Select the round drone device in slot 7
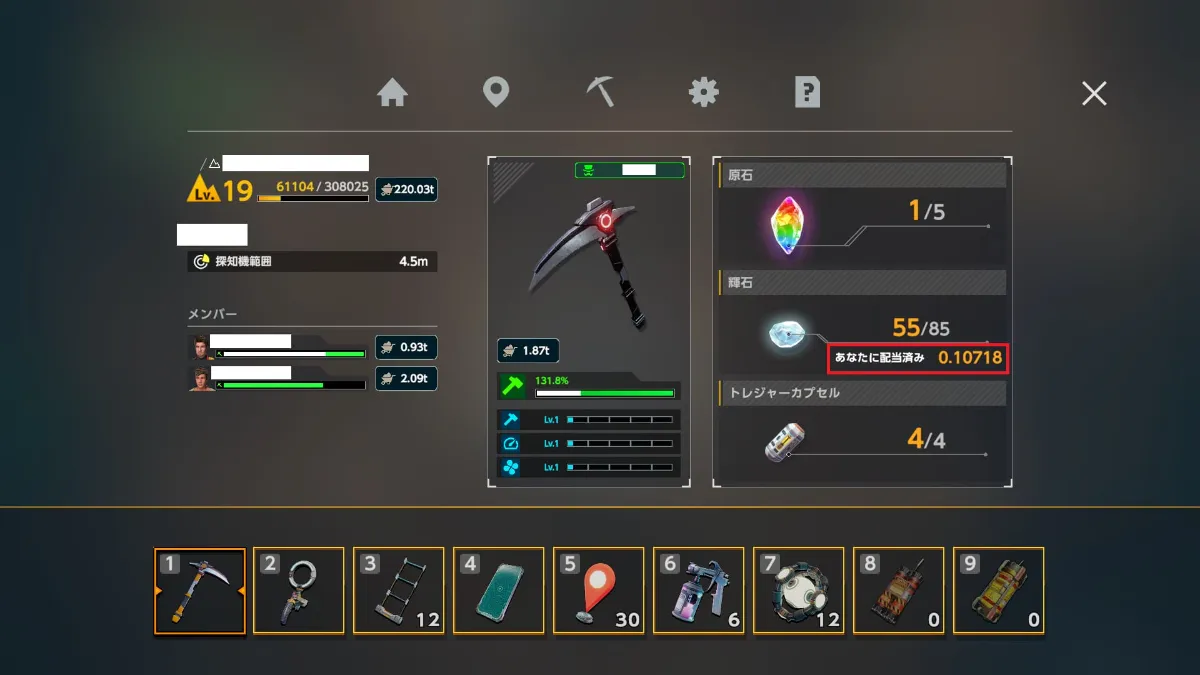 tap(799, 591)
